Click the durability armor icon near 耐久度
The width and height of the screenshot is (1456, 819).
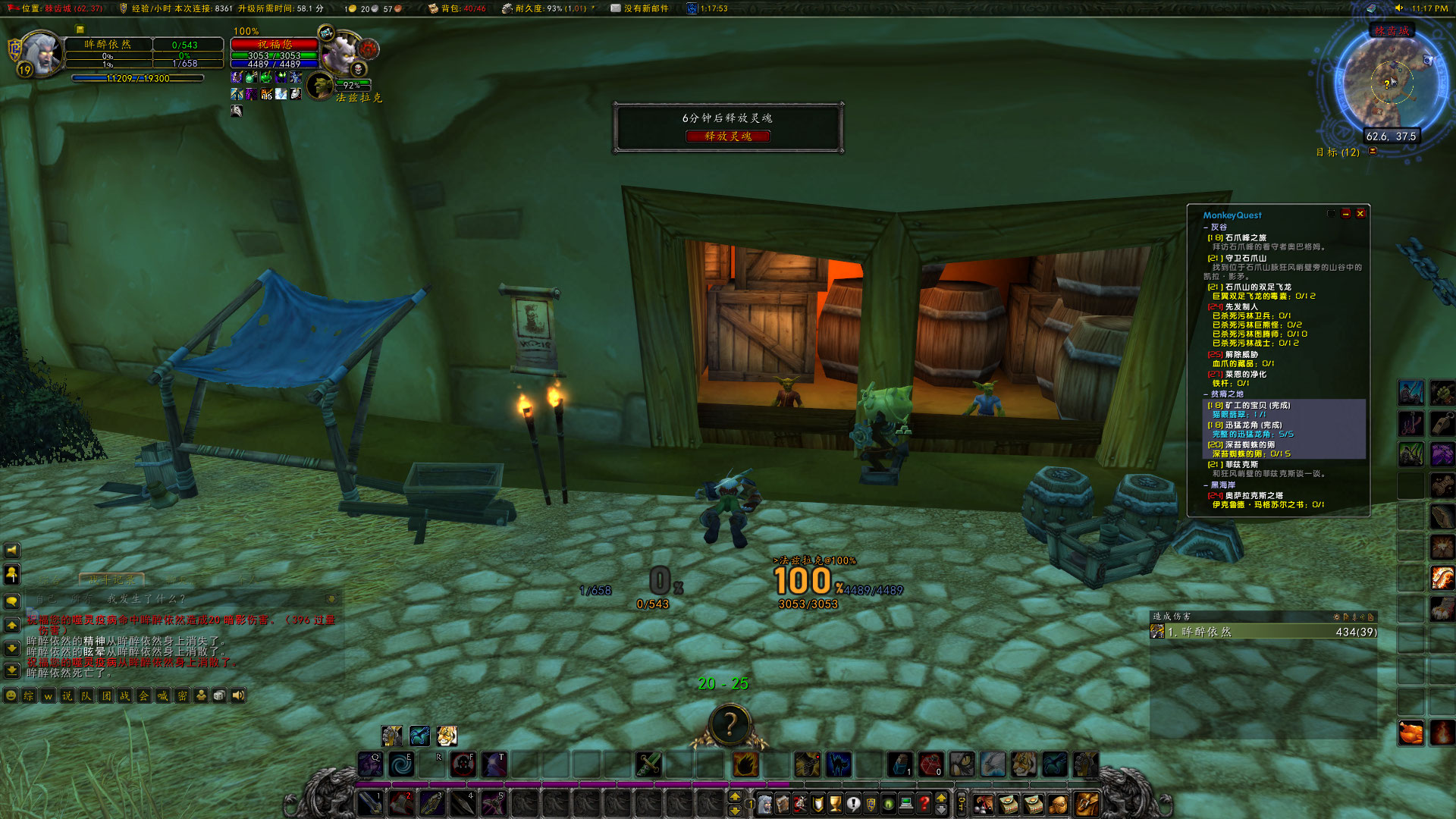507,9
